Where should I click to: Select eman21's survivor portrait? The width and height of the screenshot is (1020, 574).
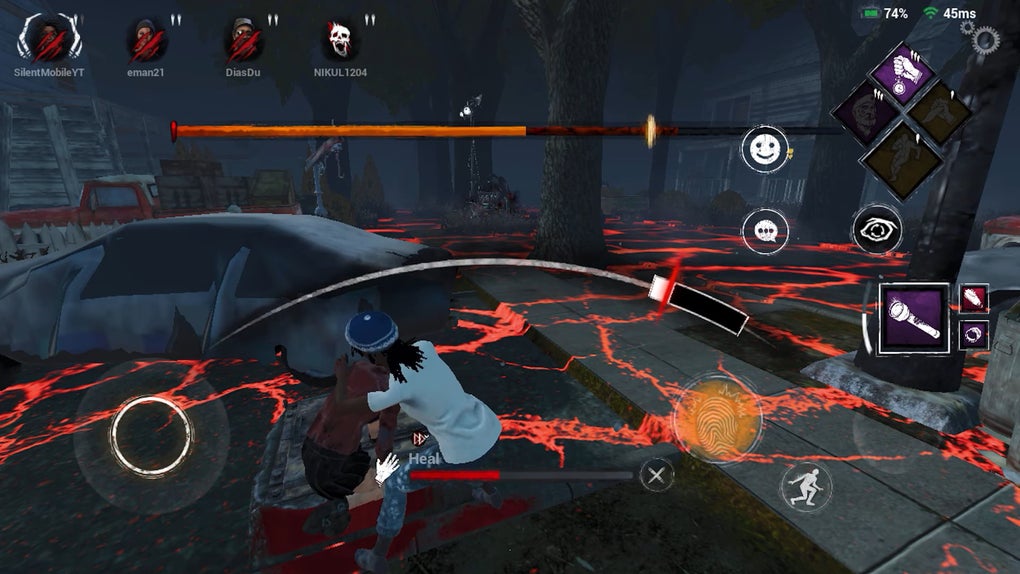[146, 40]
